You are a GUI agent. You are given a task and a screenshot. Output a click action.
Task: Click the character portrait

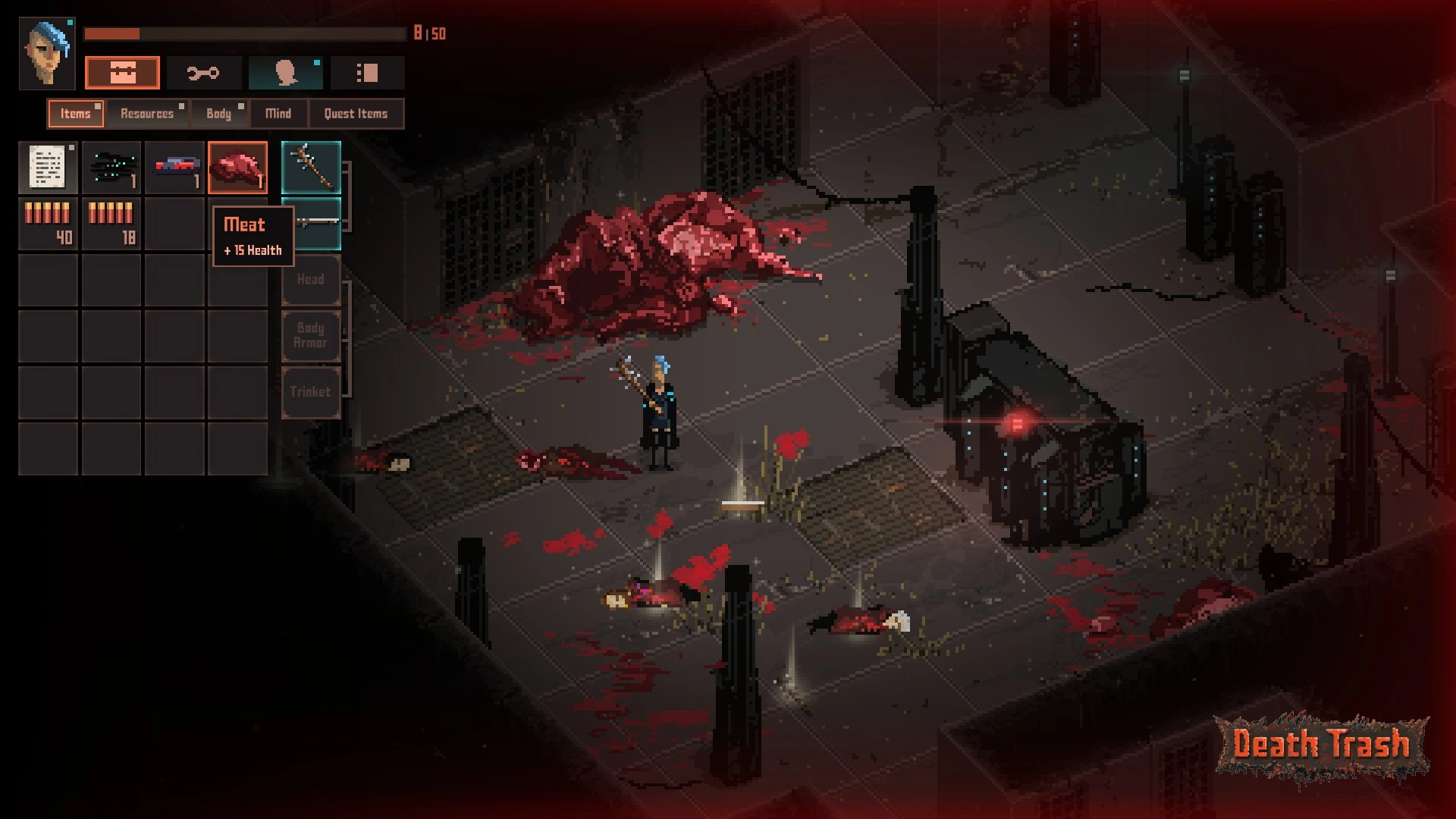click(x=47, y=53)
